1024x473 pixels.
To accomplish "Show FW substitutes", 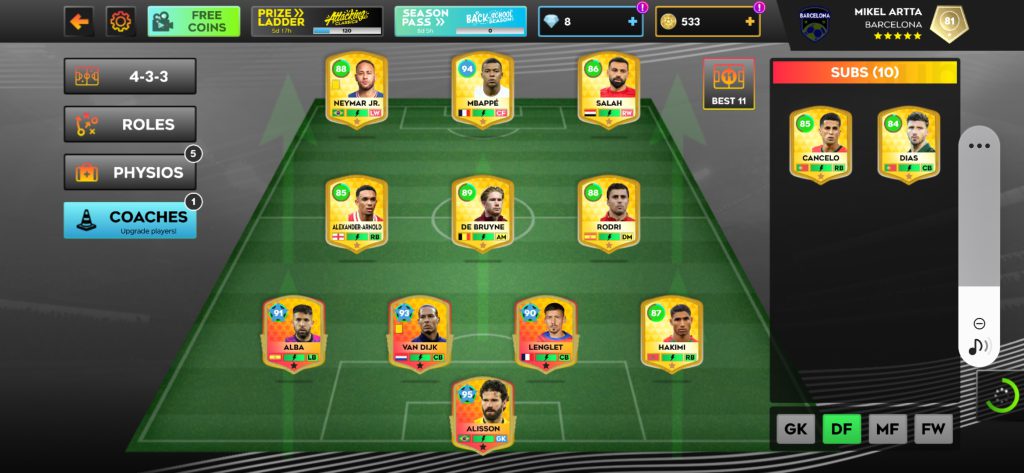I will click(933, 429).
